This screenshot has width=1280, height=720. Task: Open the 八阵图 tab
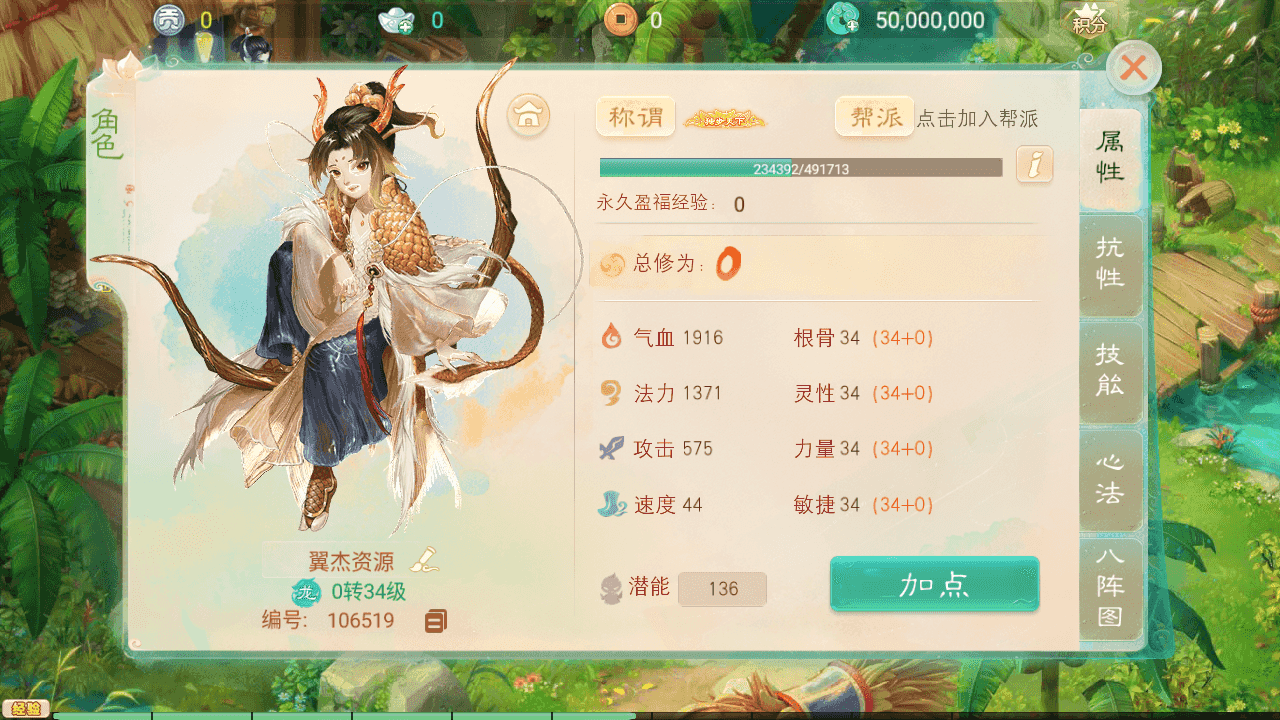point(1109,592)
